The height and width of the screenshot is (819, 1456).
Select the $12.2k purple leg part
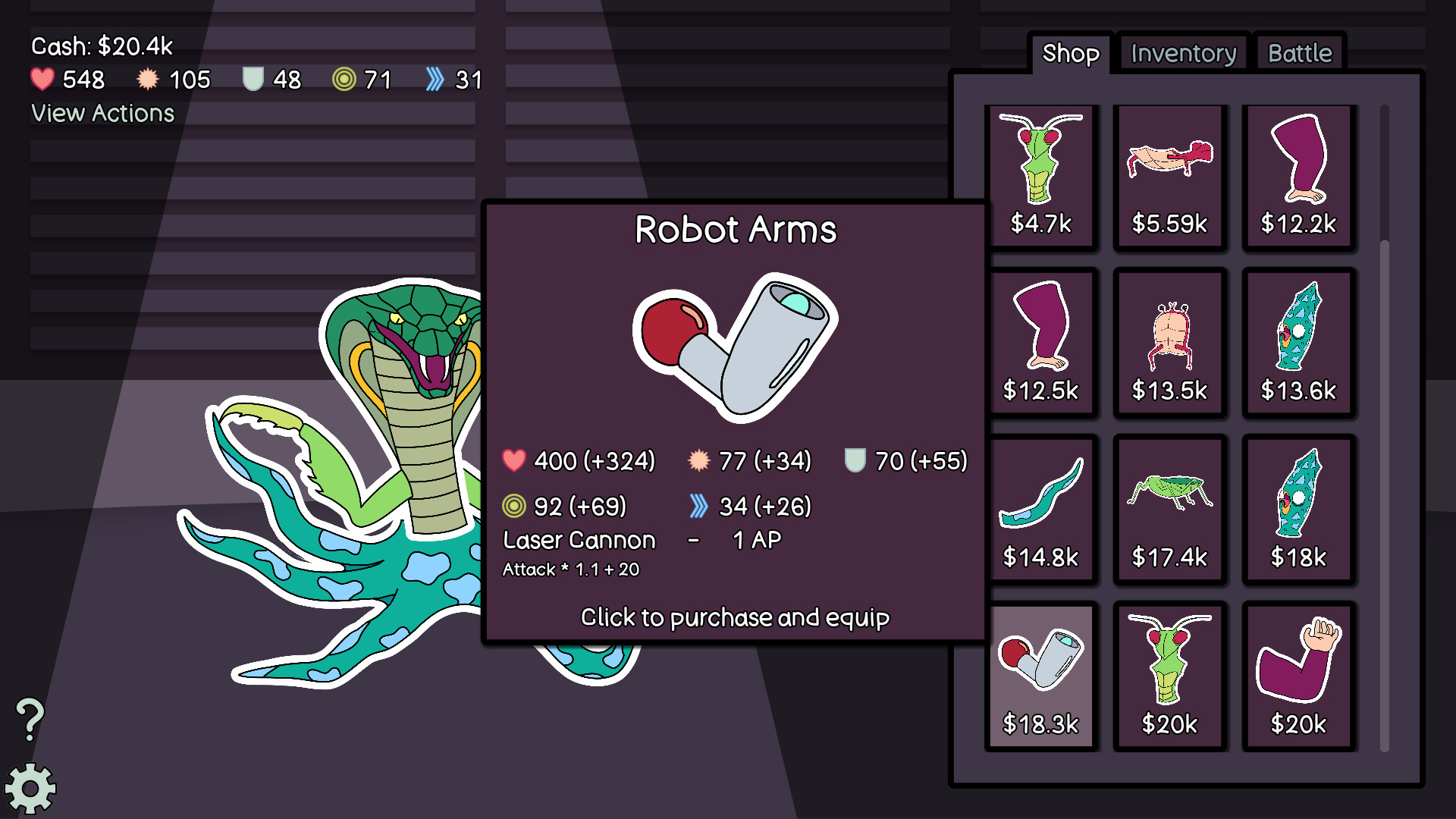[1298, 176]
